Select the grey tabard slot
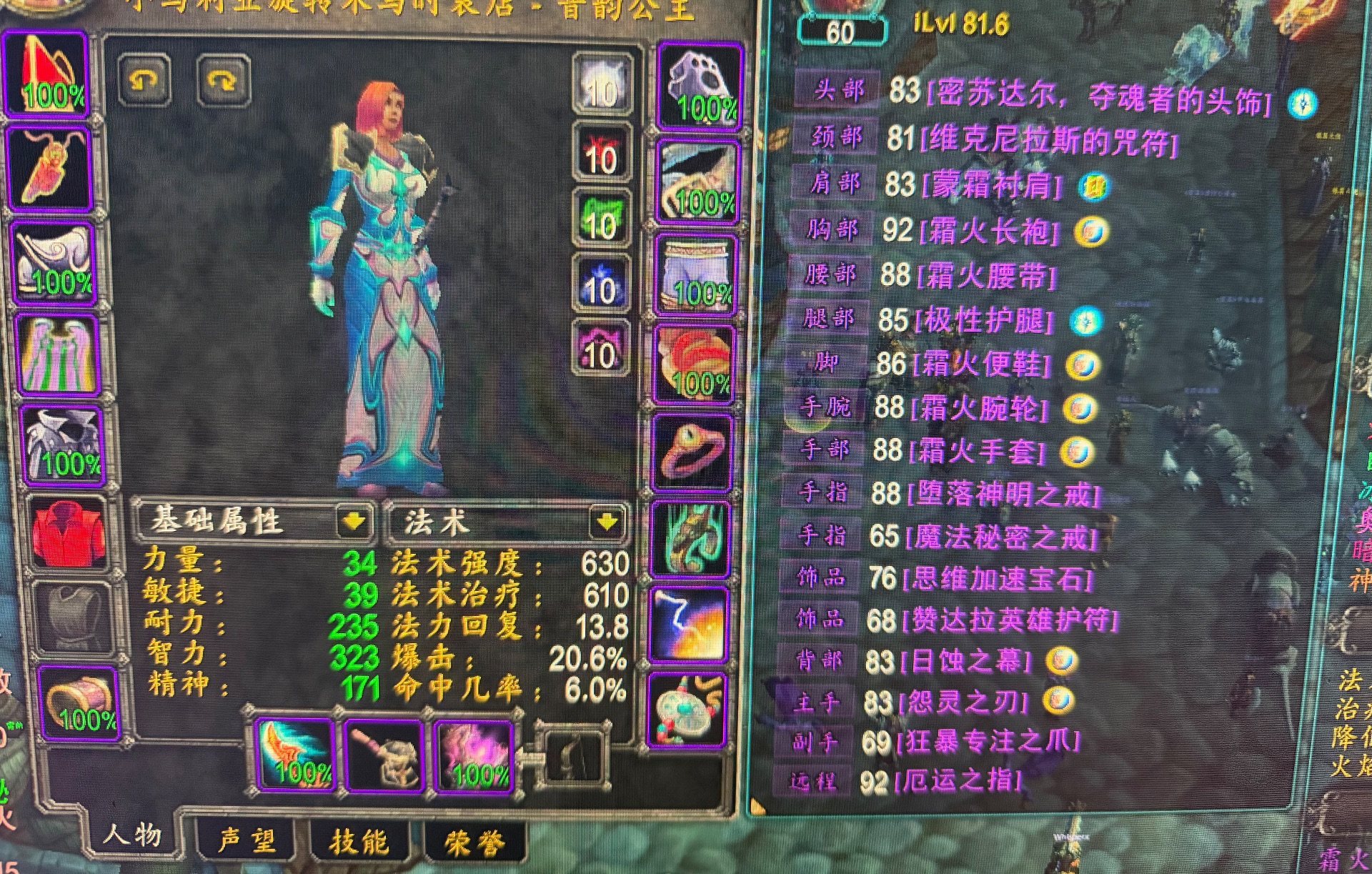 pos(72,619)
